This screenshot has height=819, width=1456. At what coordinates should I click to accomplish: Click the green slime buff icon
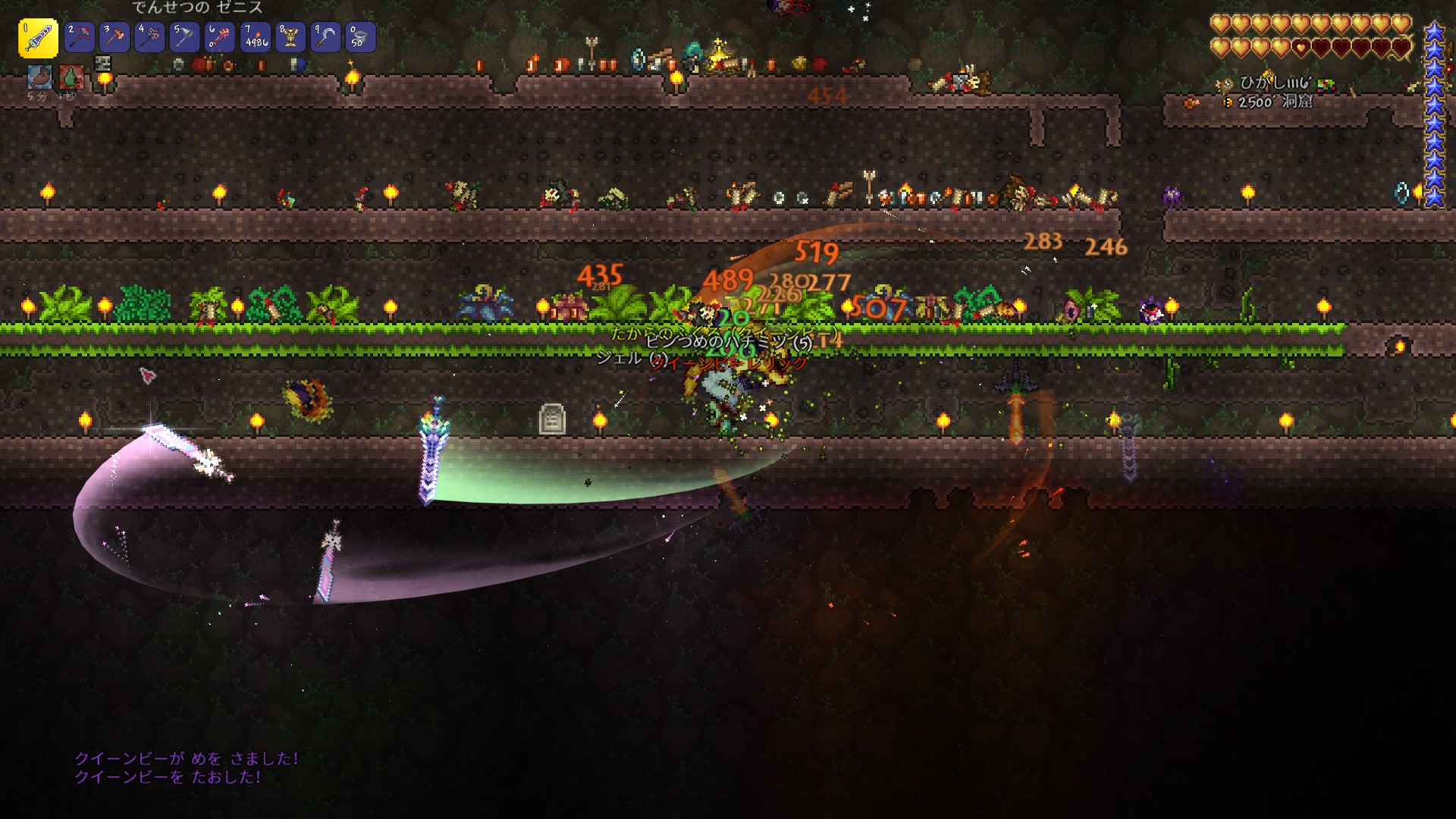click(71, 77)
